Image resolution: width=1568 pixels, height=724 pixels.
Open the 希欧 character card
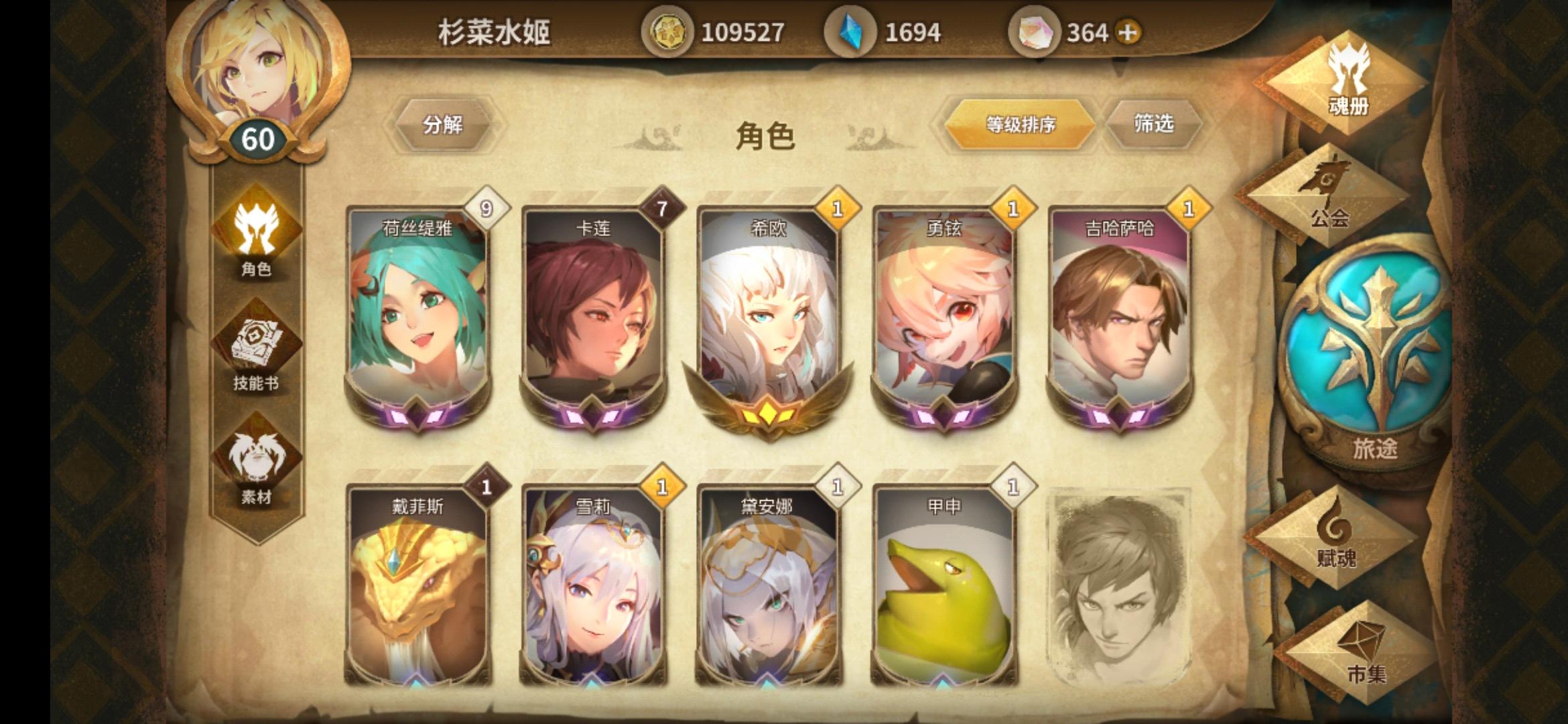pyautogui.click(x=767, y=315)
